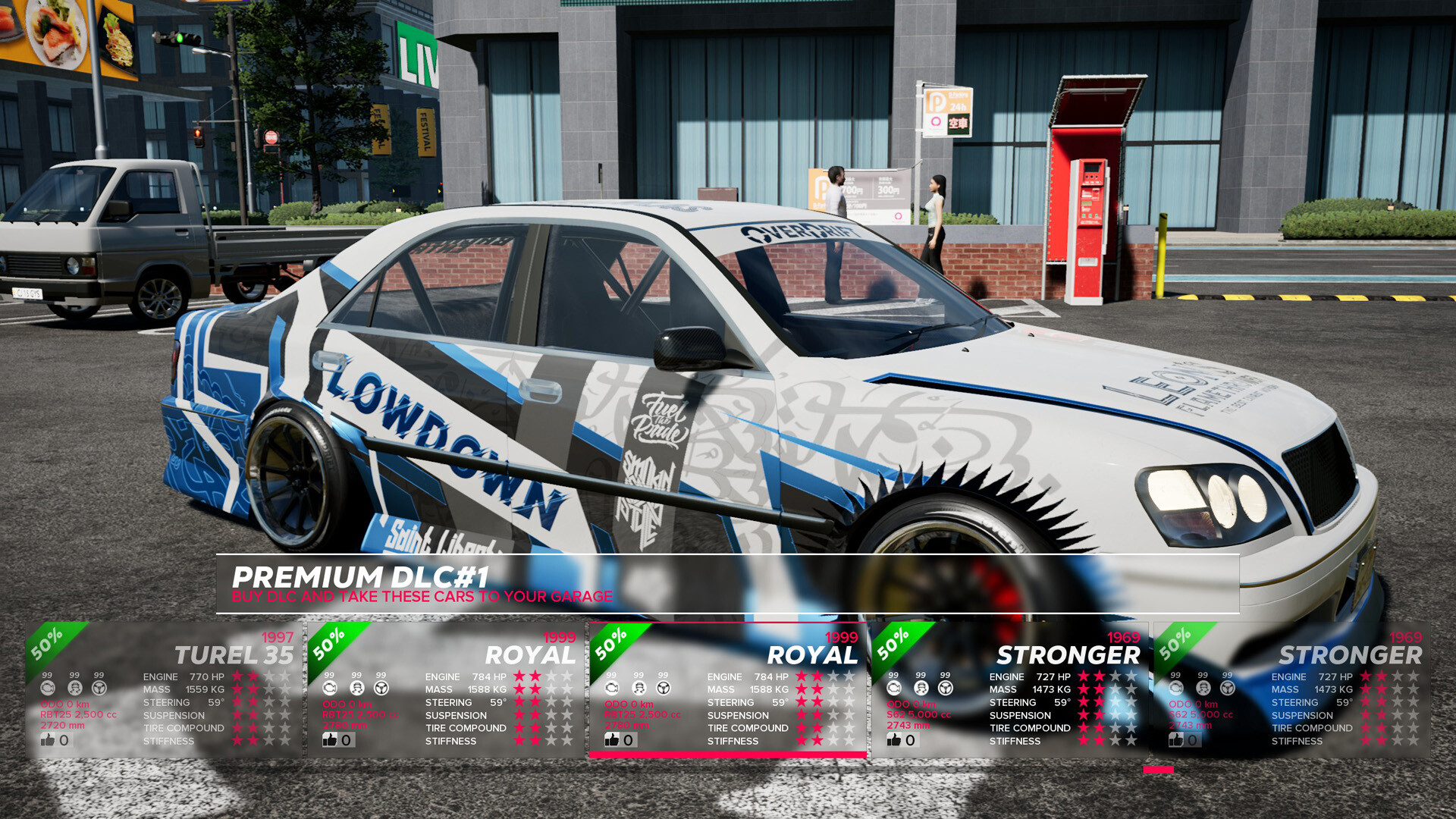Toggle the like on the first Royal card
The height and width of the screenshot is (819, 1456).
click(329, 739)
